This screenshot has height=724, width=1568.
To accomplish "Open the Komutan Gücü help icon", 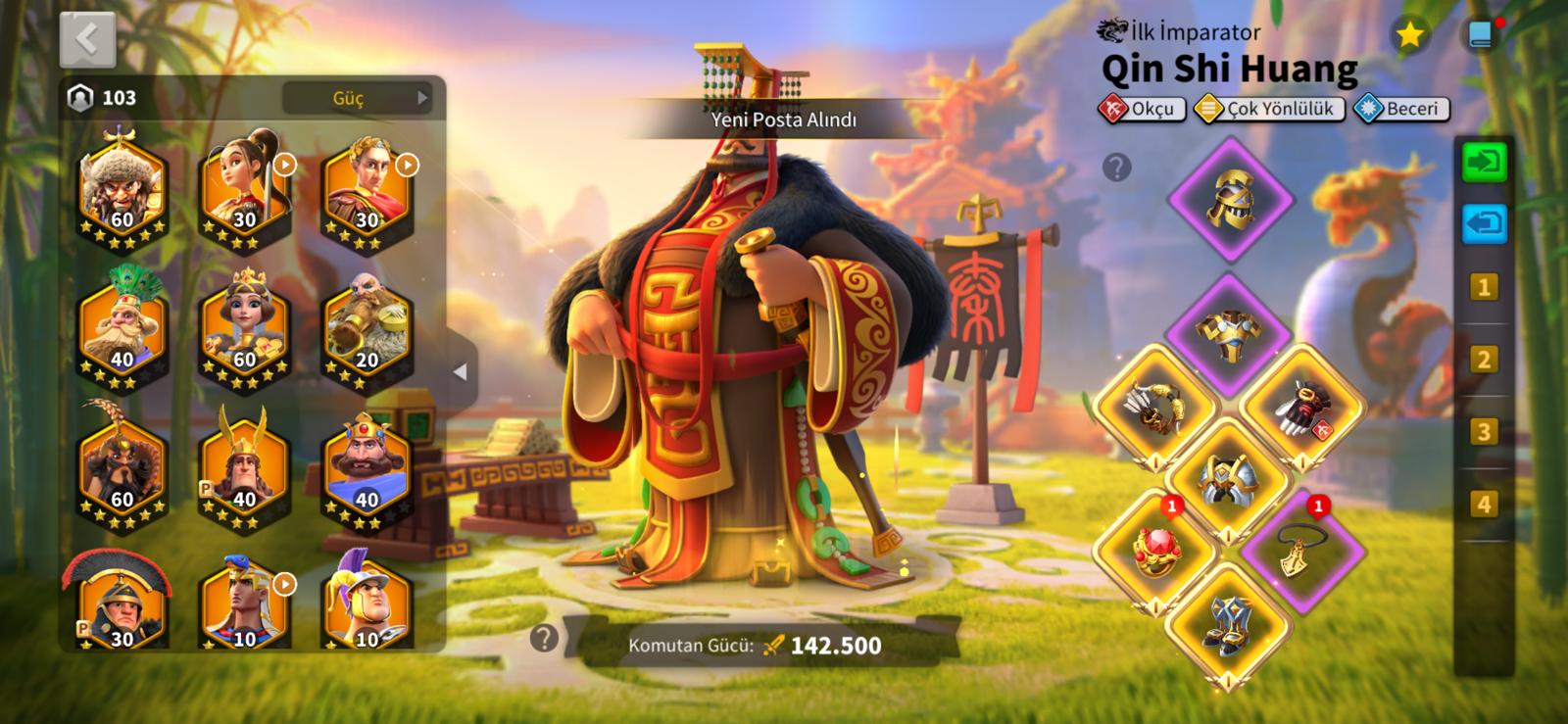I will click(544, 639).
